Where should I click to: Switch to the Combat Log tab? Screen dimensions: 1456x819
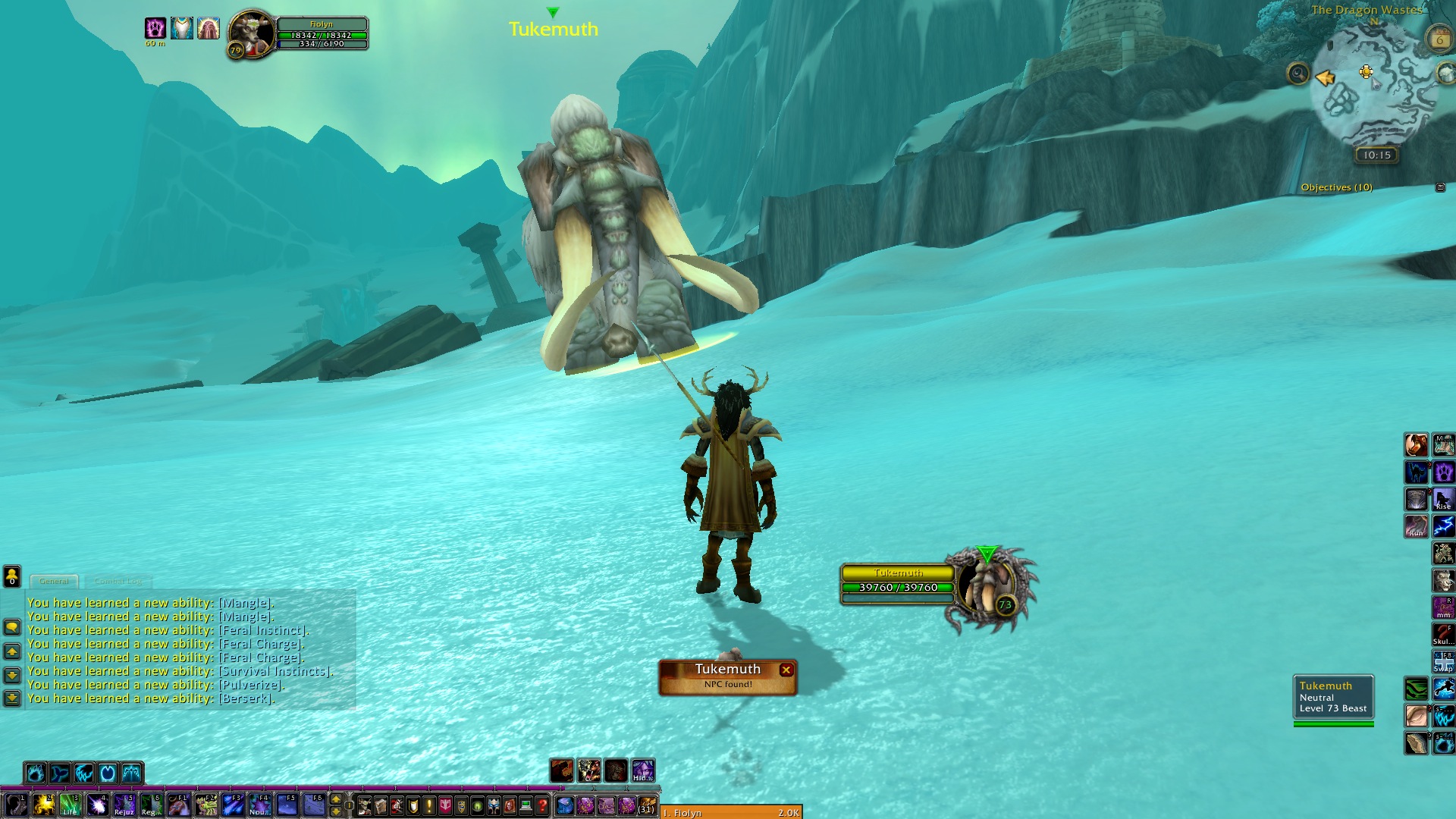click(x=118, y=582)
